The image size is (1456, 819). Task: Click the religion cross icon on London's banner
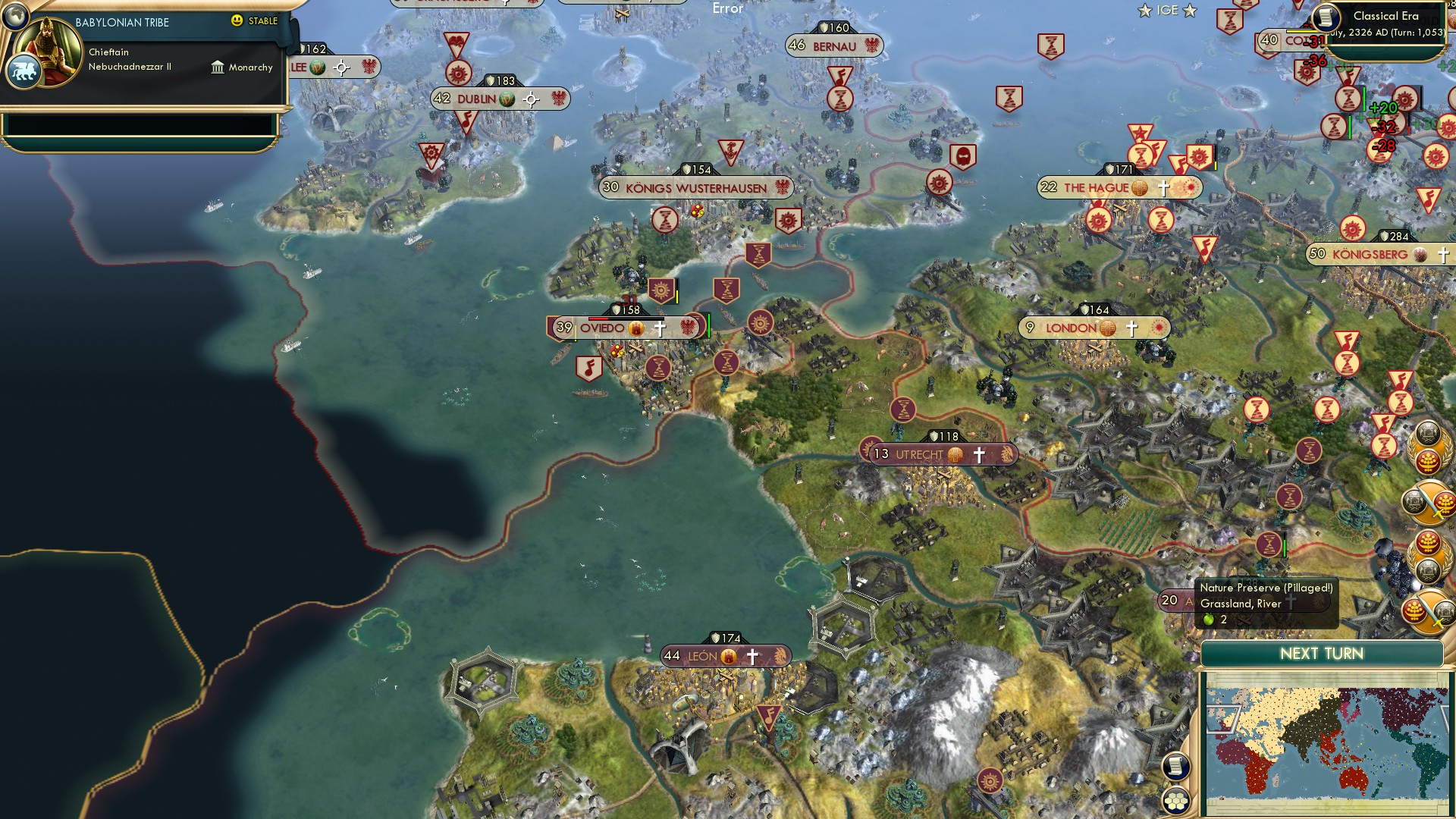1131,328
